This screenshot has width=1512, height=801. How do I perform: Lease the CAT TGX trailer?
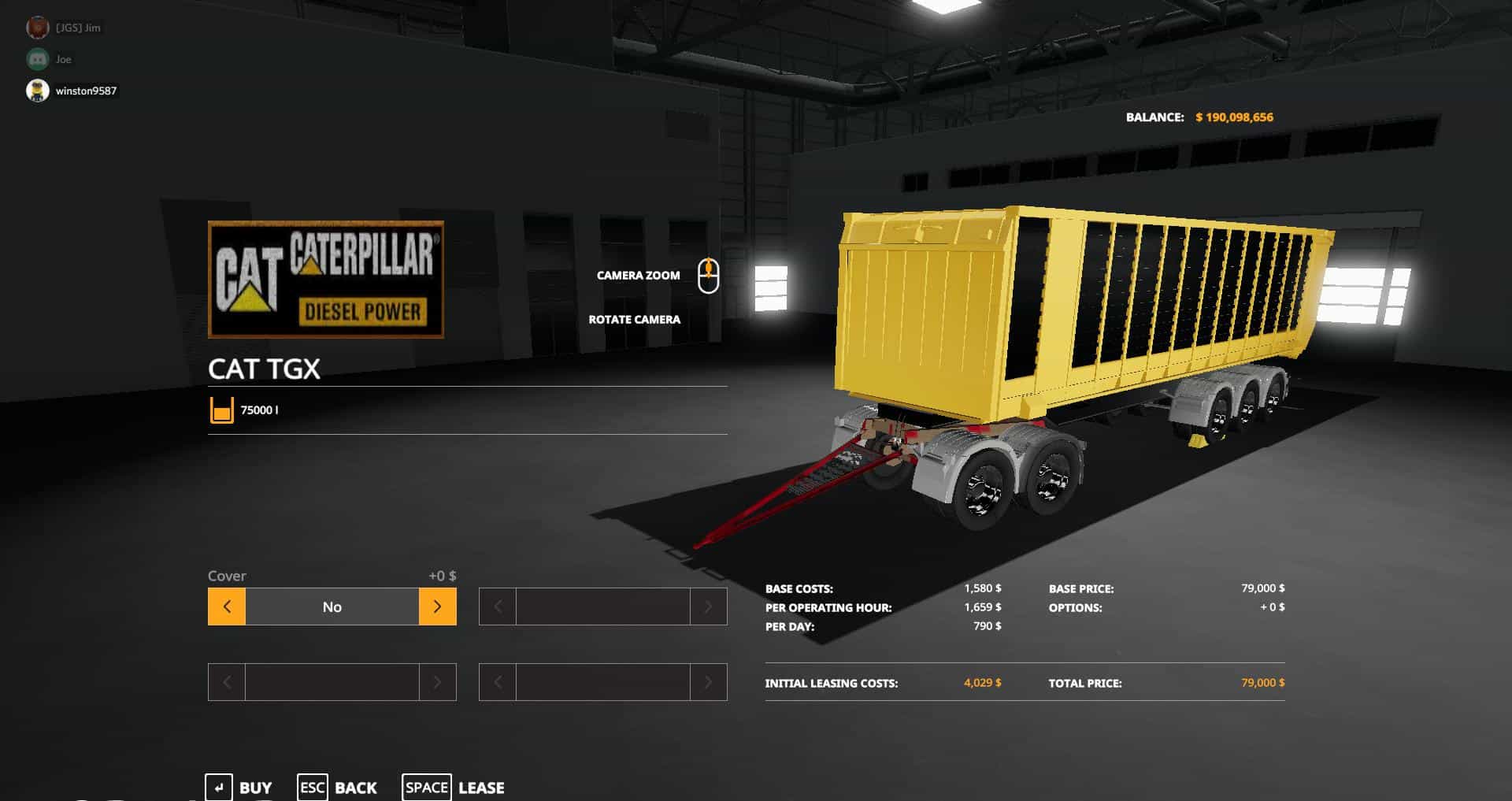point(454,787)
